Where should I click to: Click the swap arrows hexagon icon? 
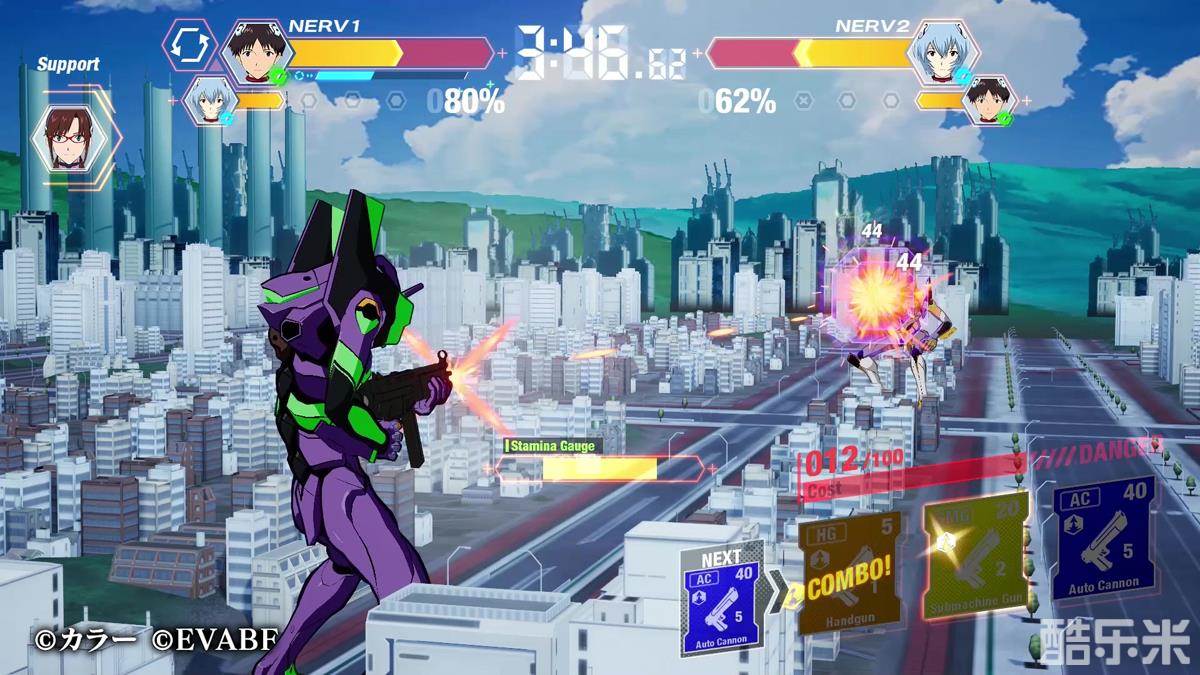coord(190,45)
